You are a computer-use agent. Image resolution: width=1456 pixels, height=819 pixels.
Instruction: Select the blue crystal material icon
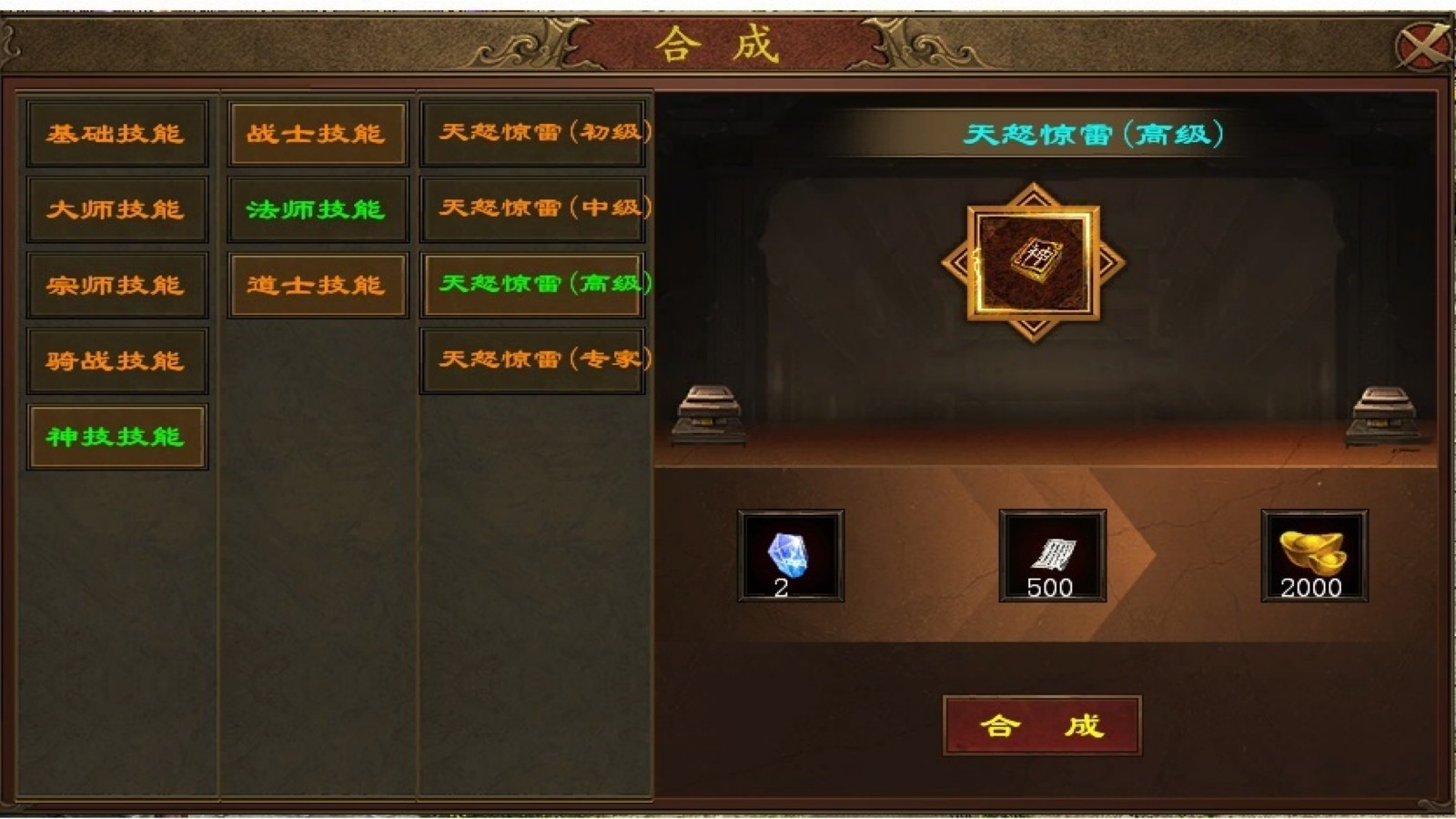(x=789, y=555)
